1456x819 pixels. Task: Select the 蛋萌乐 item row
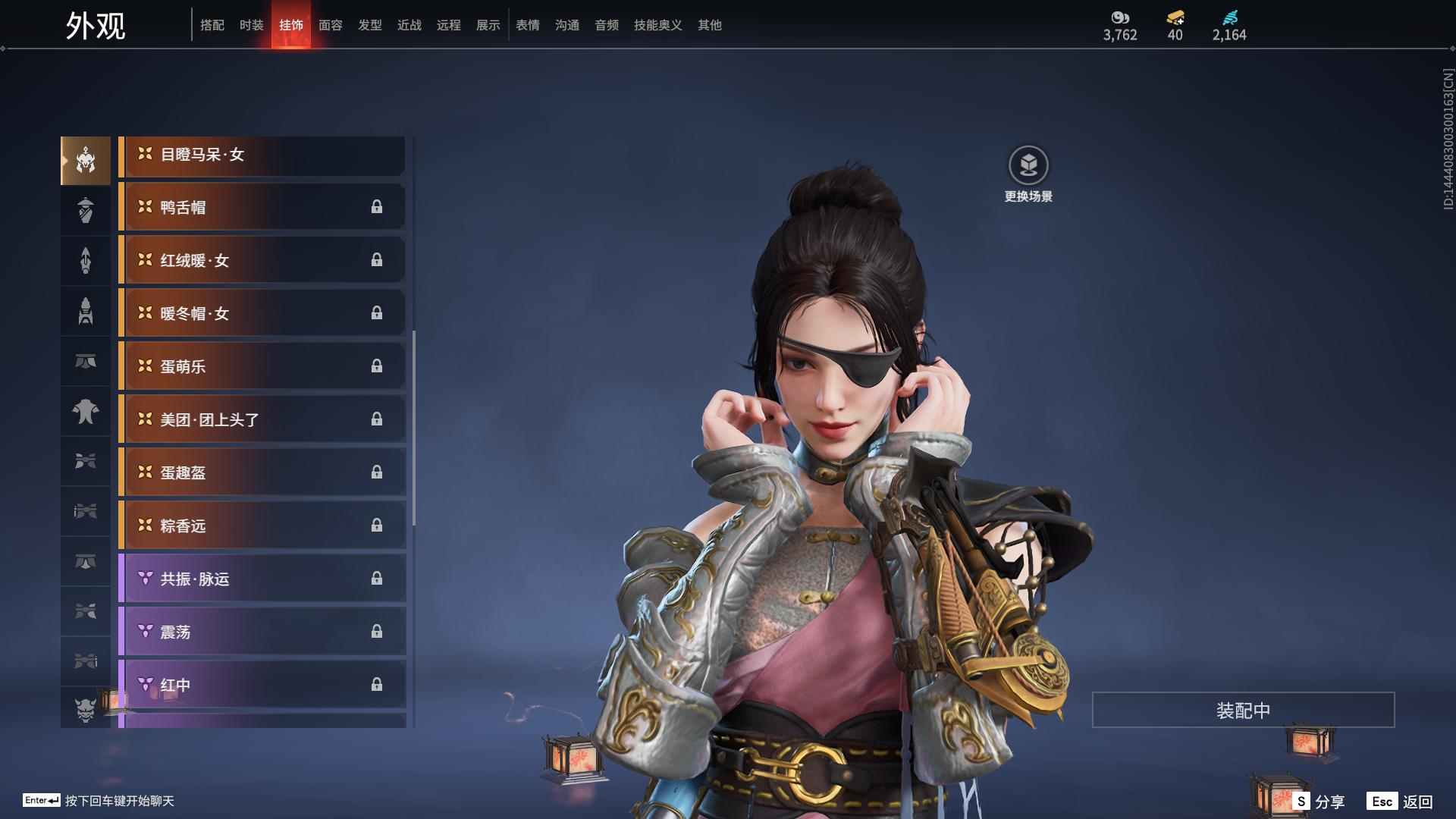coord(262,367)
